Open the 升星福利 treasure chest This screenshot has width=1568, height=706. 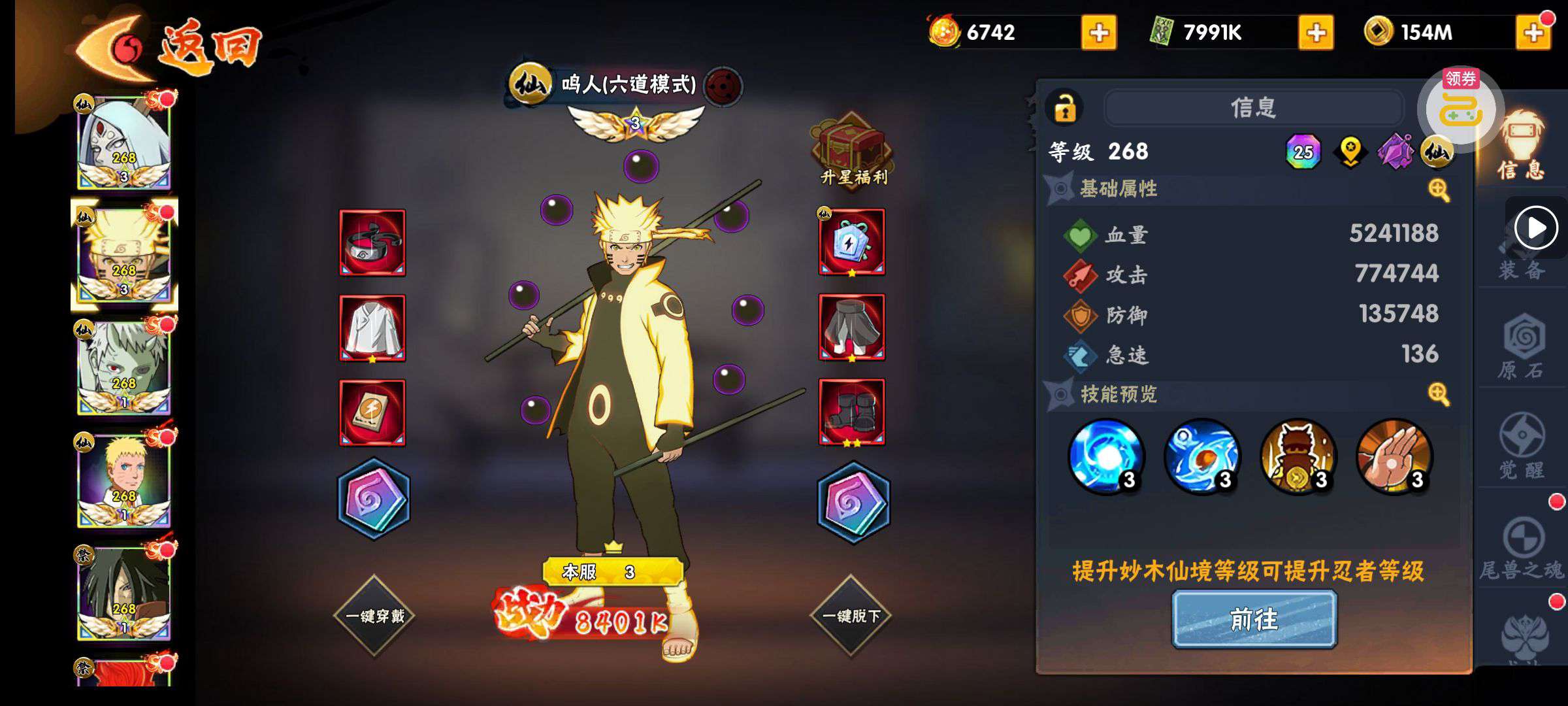[x=852, y=150]
